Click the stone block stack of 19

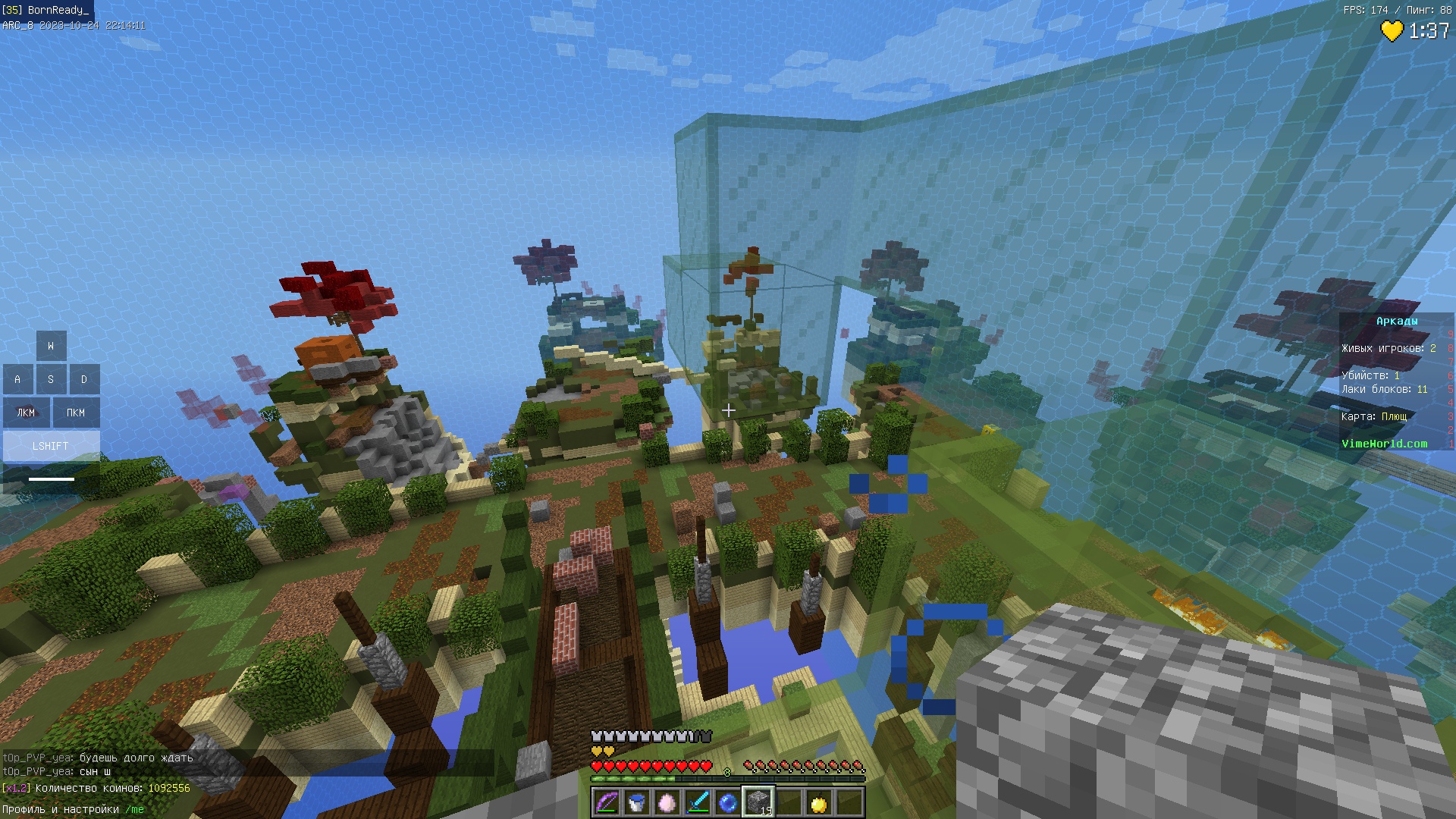[x=758, y=802]
